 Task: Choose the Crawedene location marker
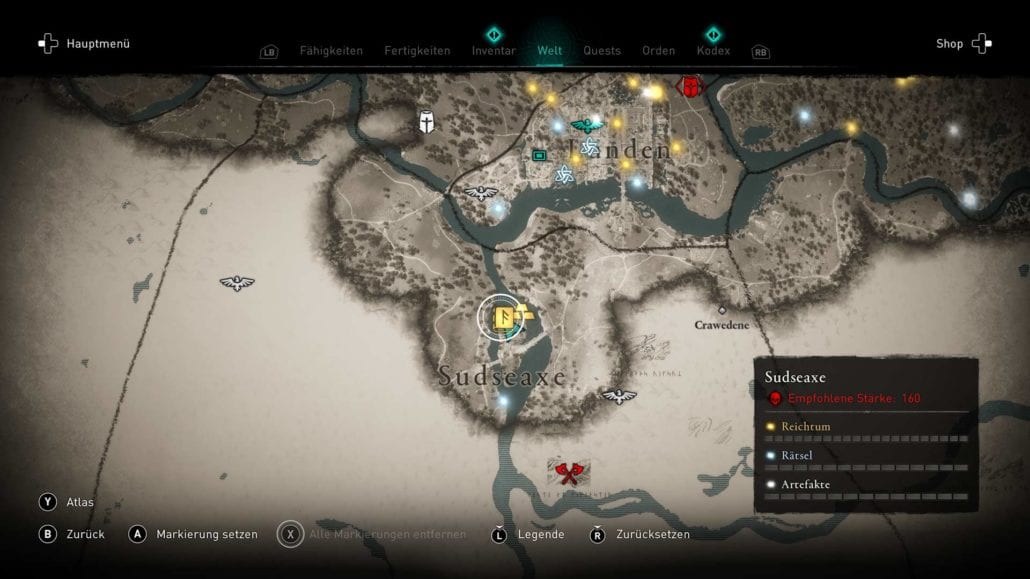[x=722, y=310]
